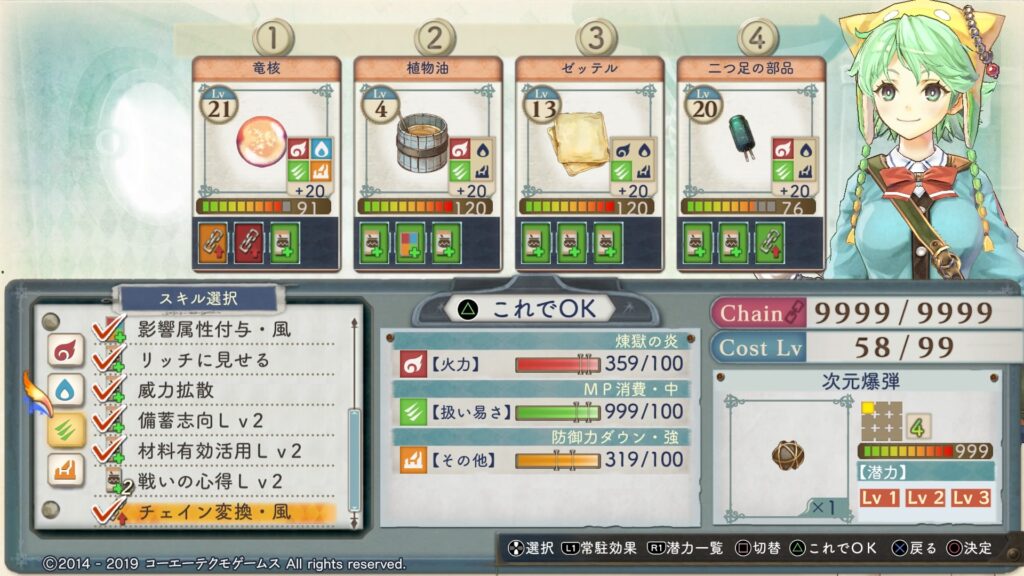This screenshot has width=1024, height=576.
Task: Switch to the red fire element tab
Action: coord(65,349)
